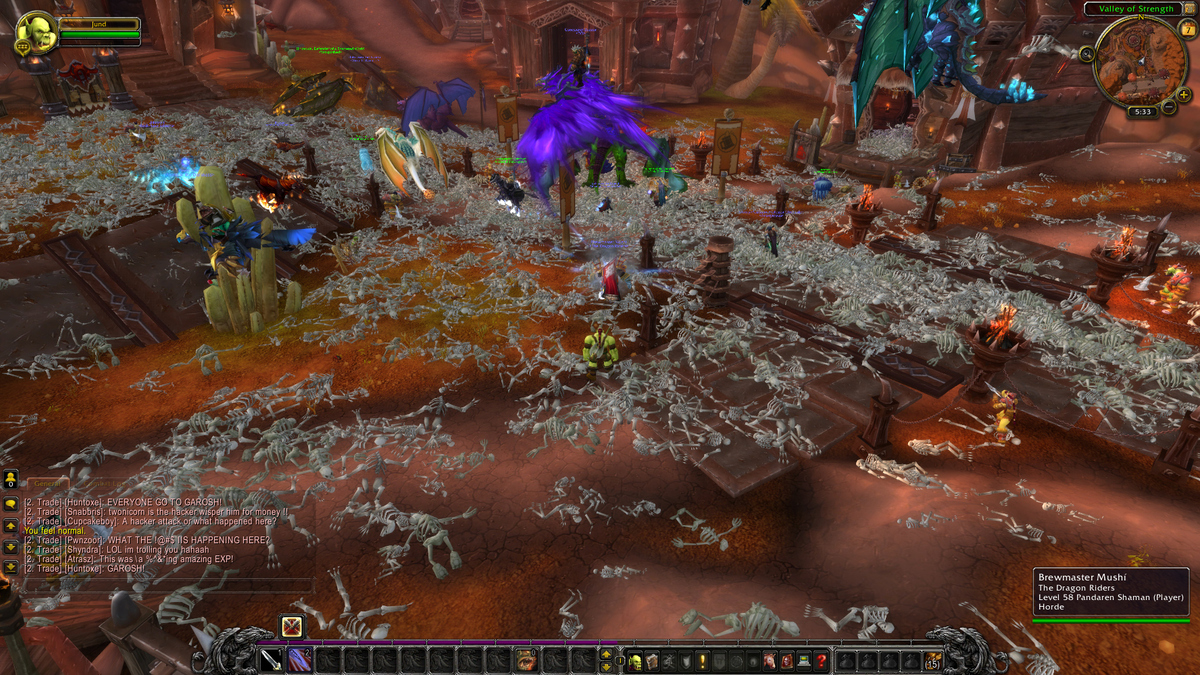Open the character info orc face button
This screenshot has width=1200, height=675.
[x=635, y=660]
